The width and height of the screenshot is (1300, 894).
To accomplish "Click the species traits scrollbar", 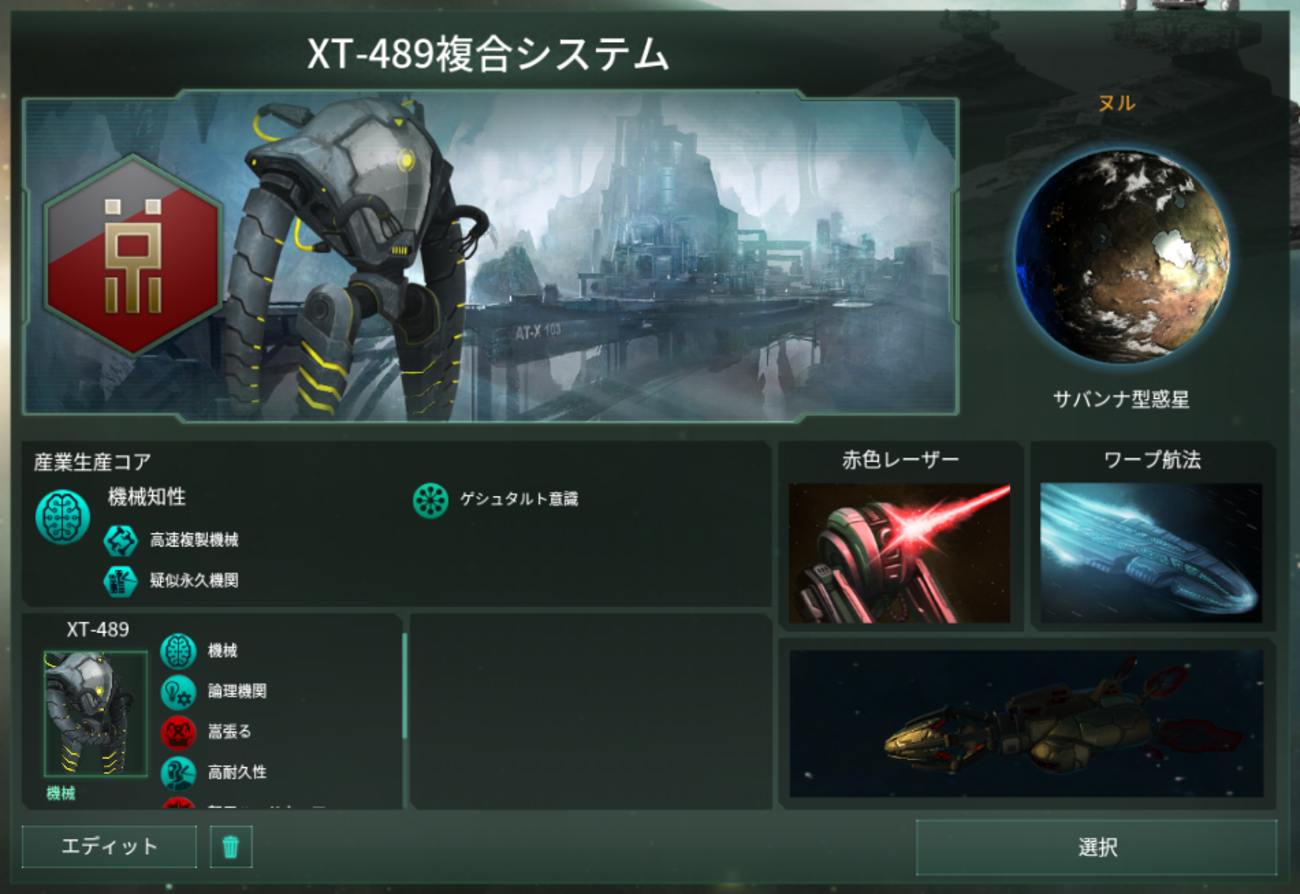I will 404,686.
